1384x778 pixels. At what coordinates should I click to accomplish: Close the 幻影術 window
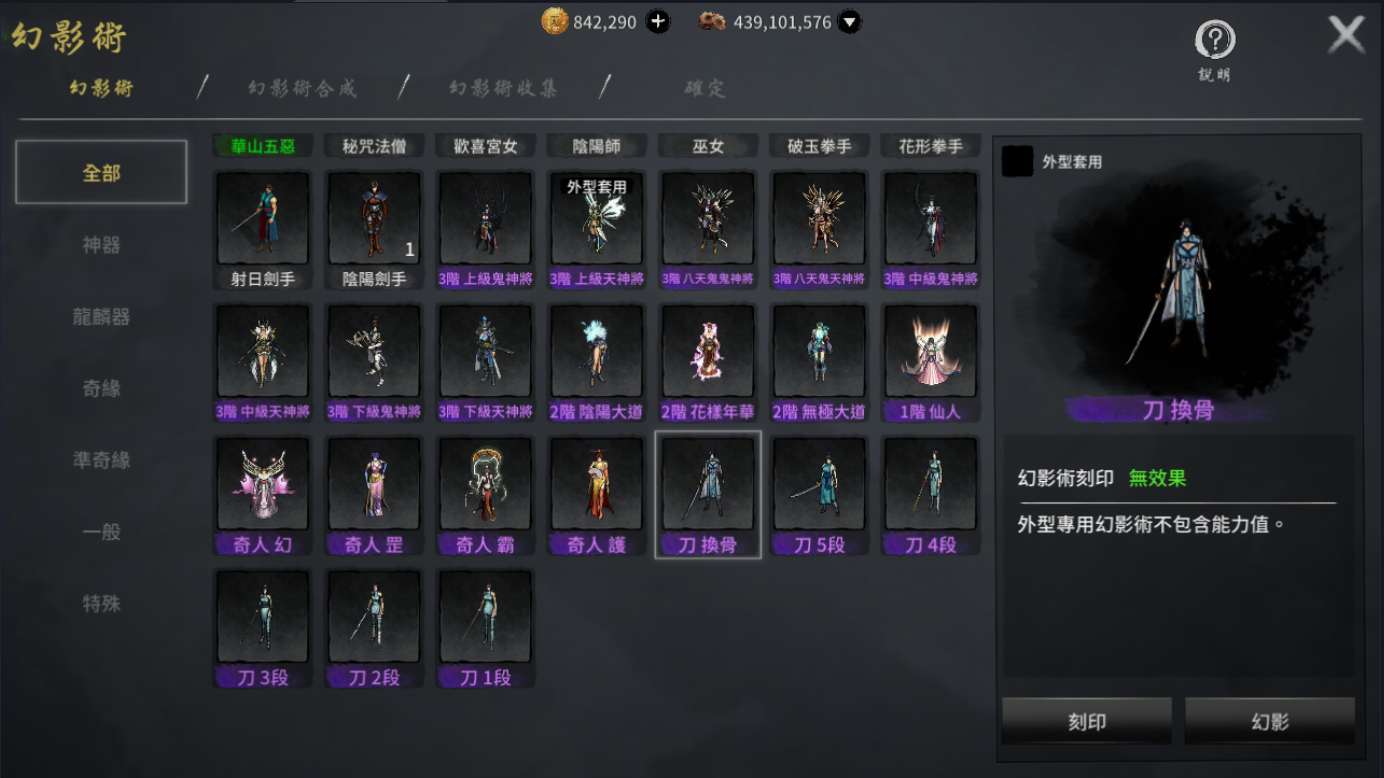pyautogui.click(x=1346, y=36)
